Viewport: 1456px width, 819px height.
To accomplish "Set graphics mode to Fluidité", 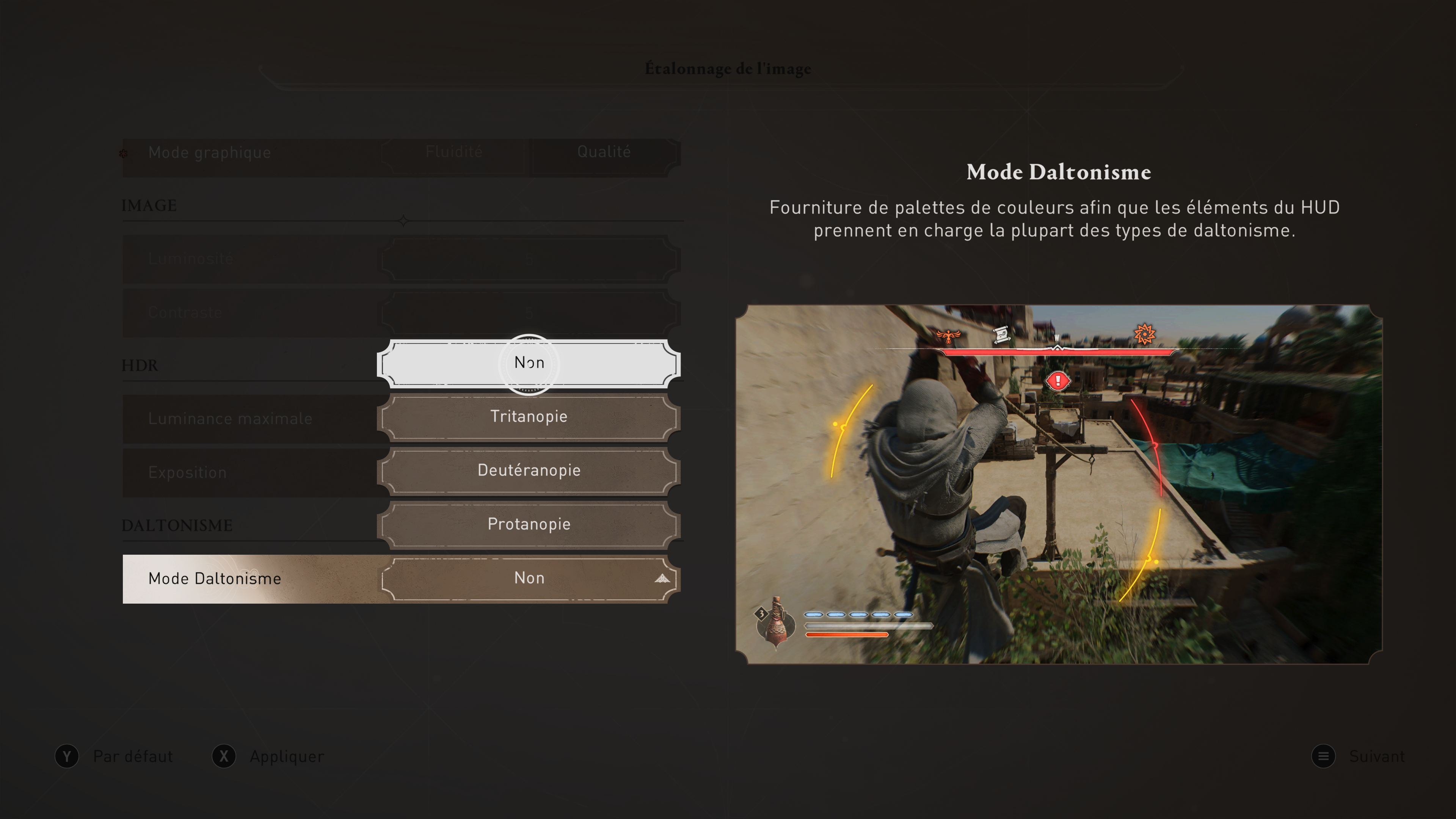I will point(454,152).
